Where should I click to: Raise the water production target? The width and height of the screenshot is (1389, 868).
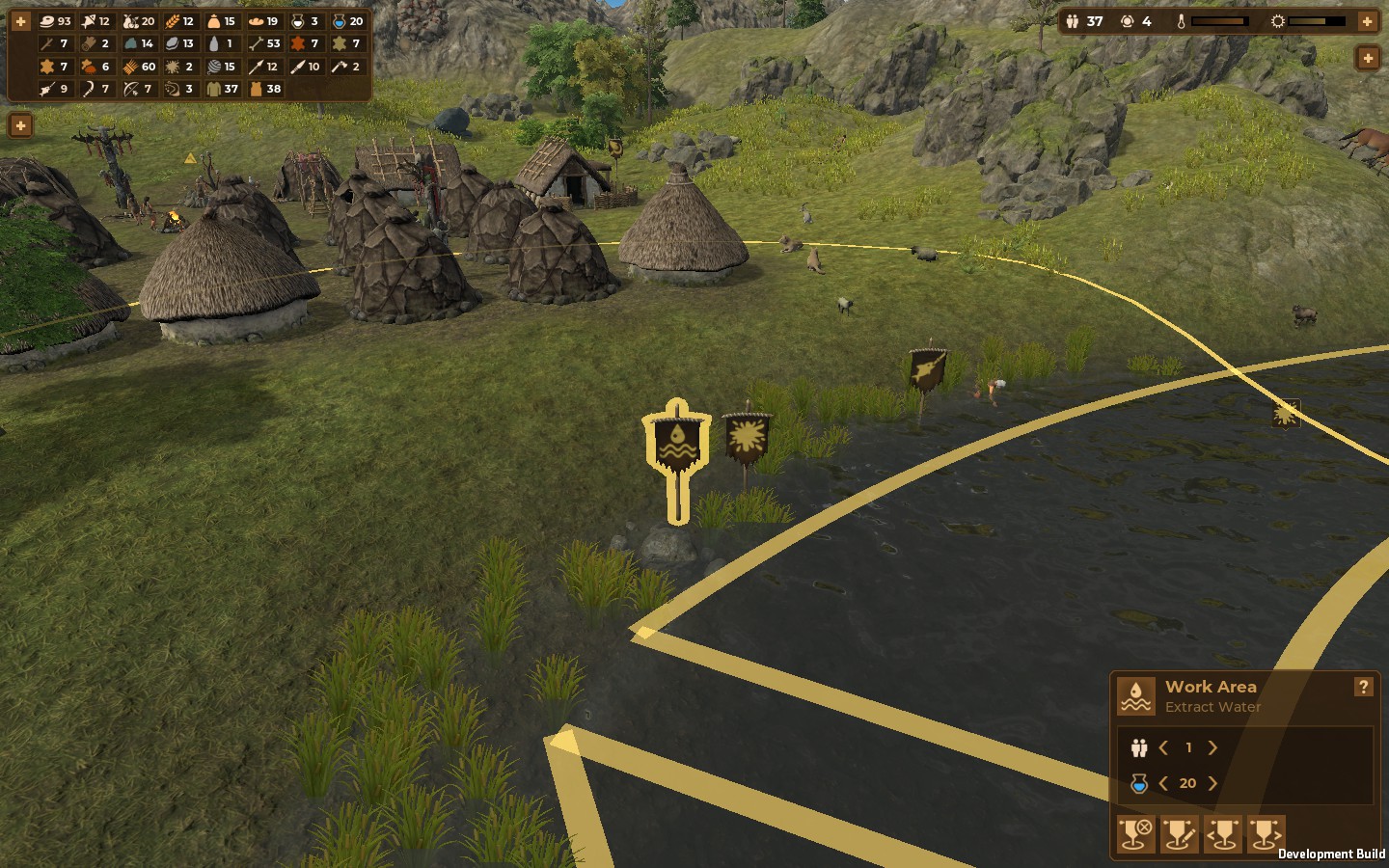(1212, 783)
